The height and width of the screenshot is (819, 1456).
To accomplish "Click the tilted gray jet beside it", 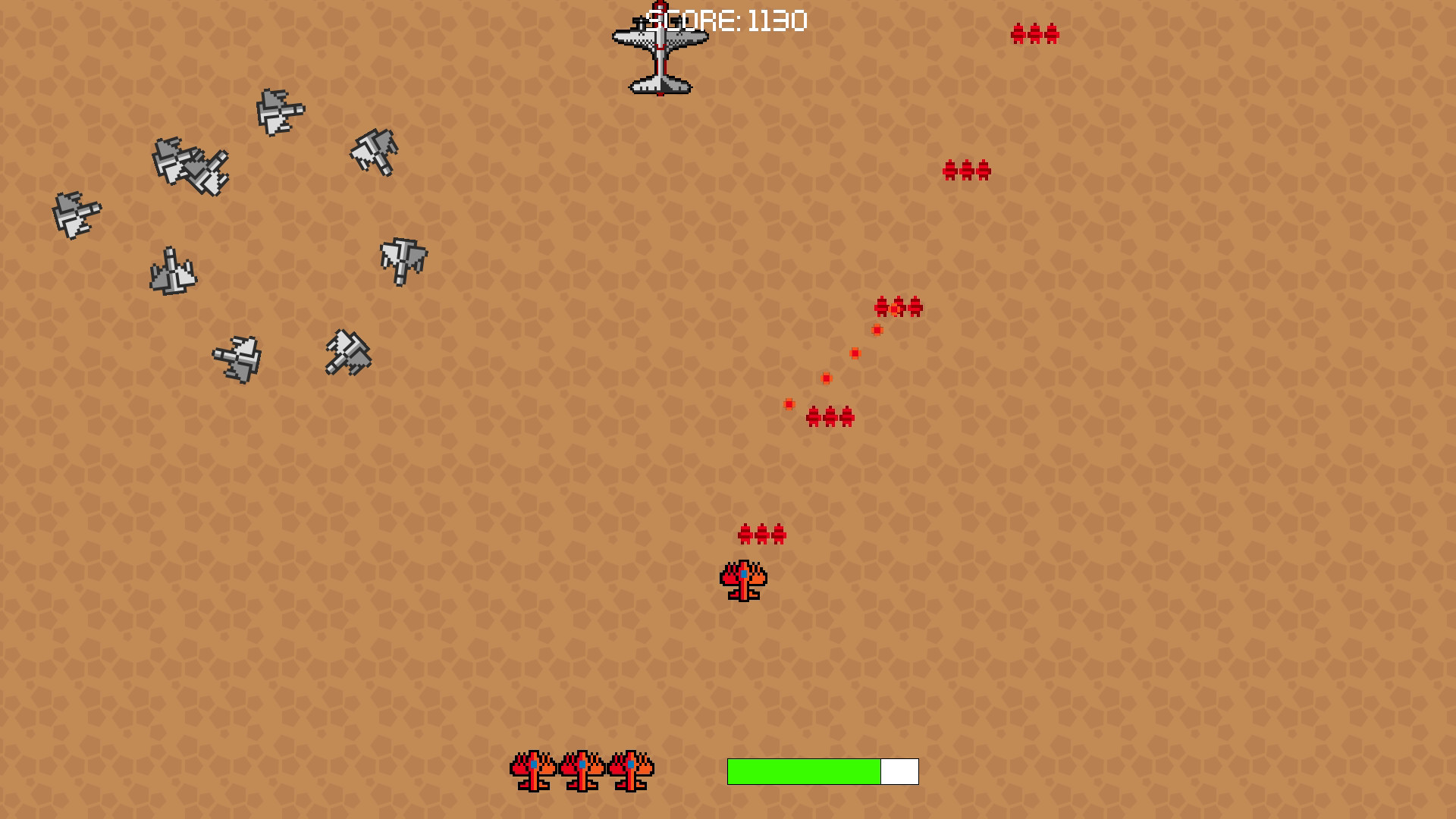I will 347,353.
